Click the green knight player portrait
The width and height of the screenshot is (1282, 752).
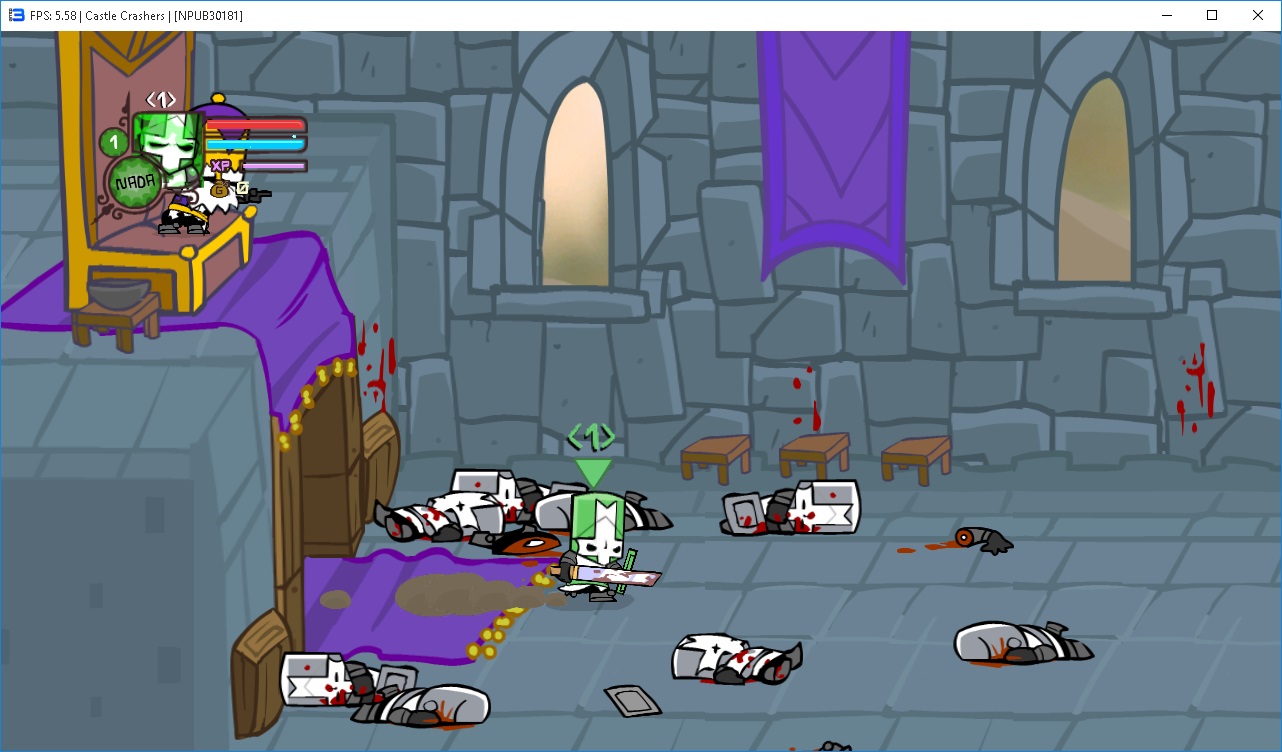pos(166,142)
